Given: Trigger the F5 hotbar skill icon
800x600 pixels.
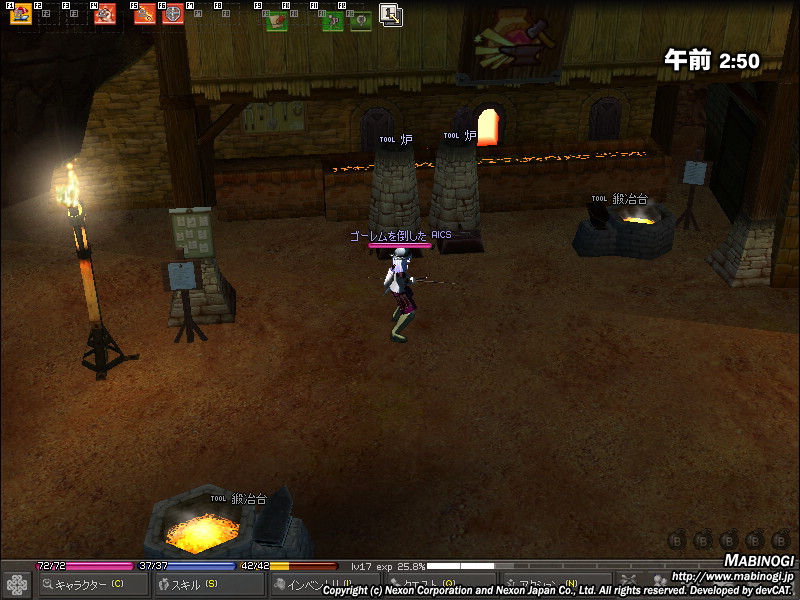Looking at the screenshot, I should [145, 15].
